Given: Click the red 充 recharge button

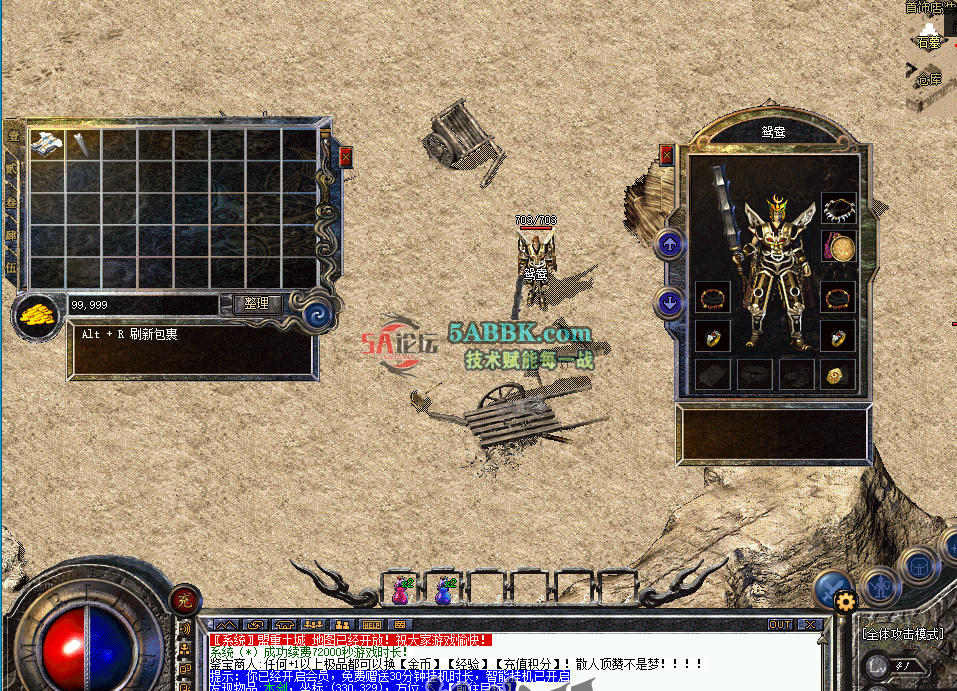Looking at the screenshot, I should [183, 600].
